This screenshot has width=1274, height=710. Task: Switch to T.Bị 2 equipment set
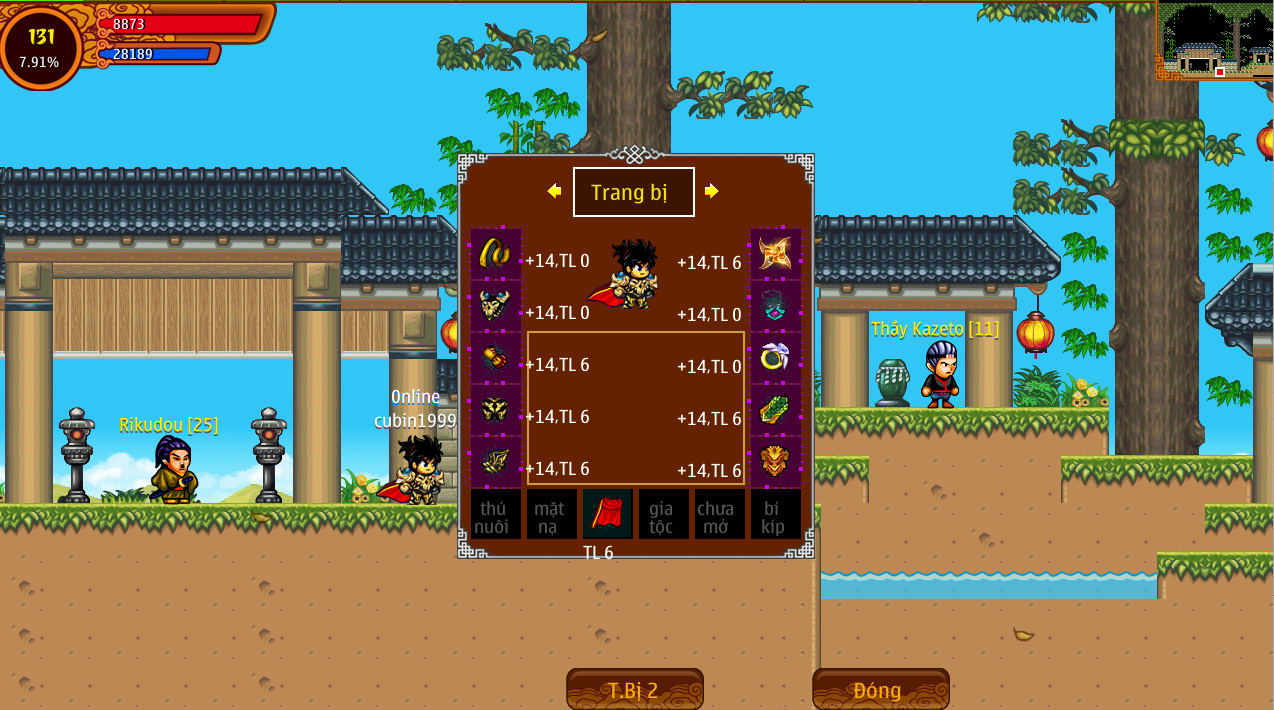[634, 690]
